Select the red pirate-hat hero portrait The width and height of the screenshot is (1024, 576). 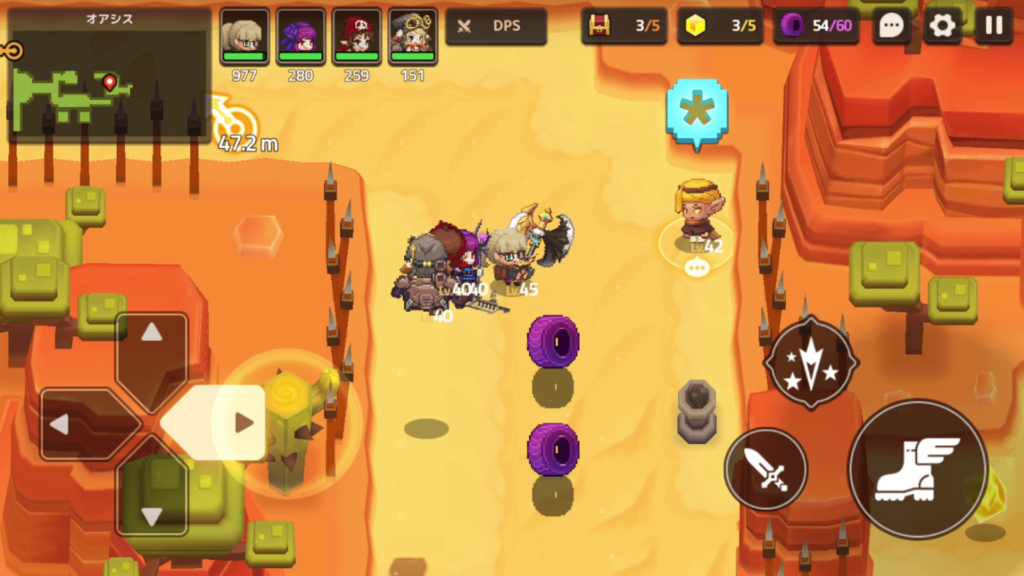click(356, 38)
